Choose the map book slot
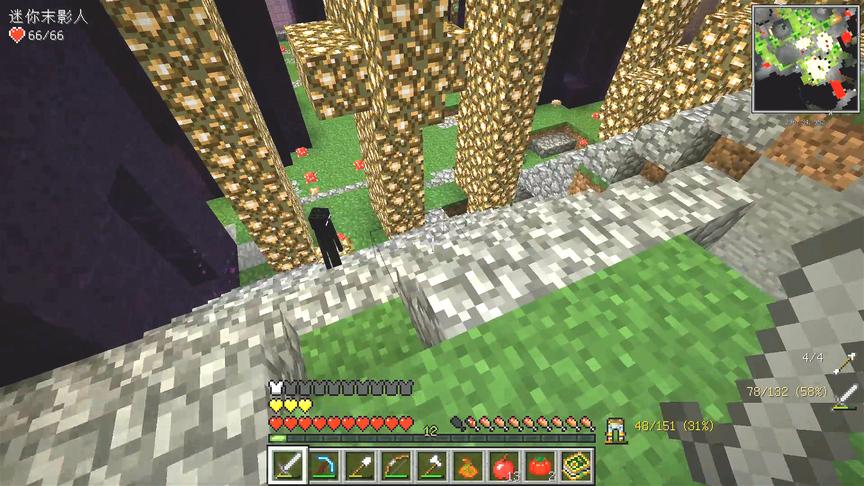Image resolution: width=864 pixels, height=486 pixels. click(x=576, y=465)
